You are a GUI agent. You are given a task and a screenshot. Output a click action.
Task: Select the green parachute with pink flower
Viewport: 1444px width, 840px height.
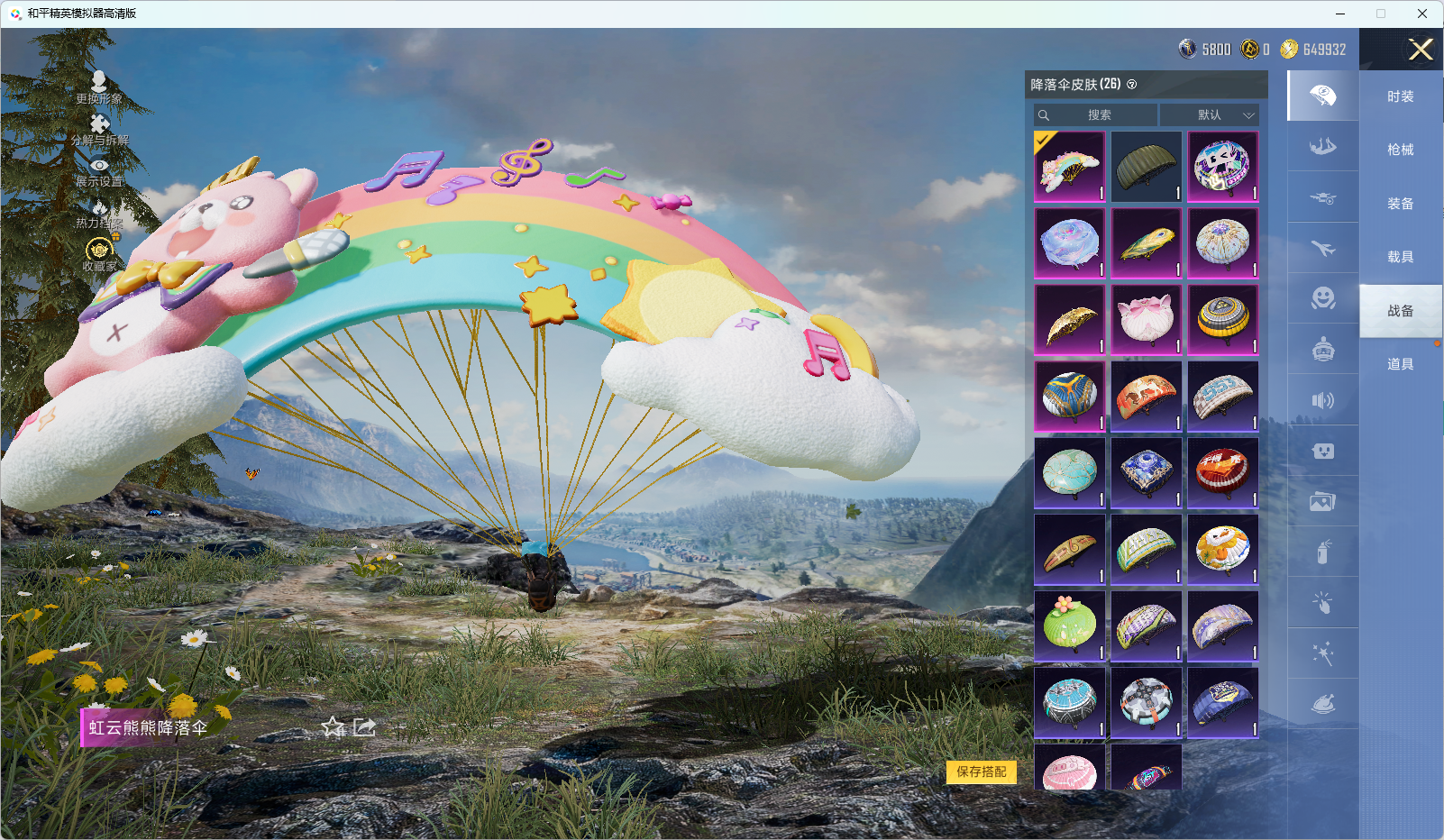click(x=1069, y=625)
